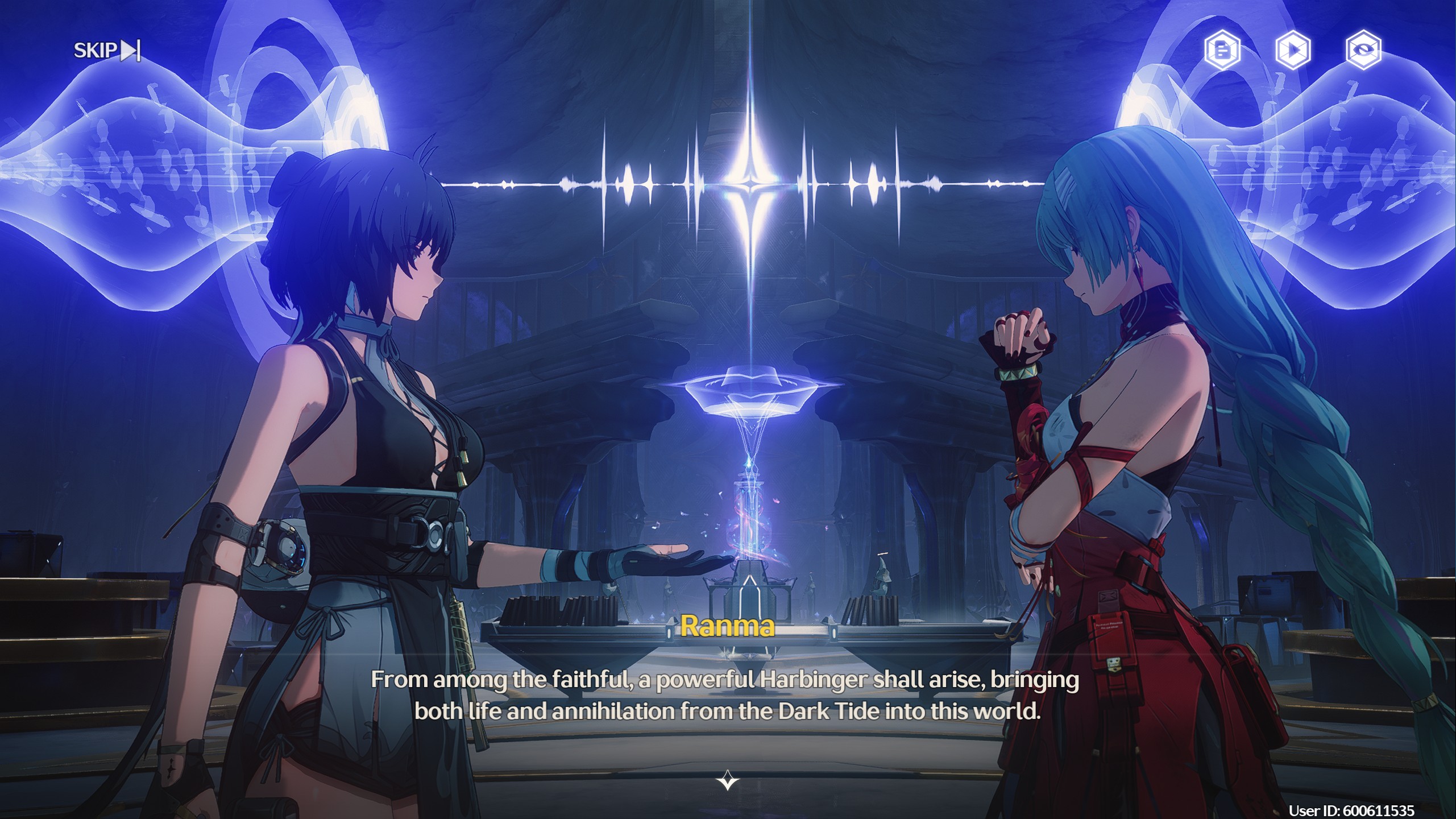Skip the cutscene with the SKIP button
The width and height of the screenshot is (1456, 819).
pos(107,51)
